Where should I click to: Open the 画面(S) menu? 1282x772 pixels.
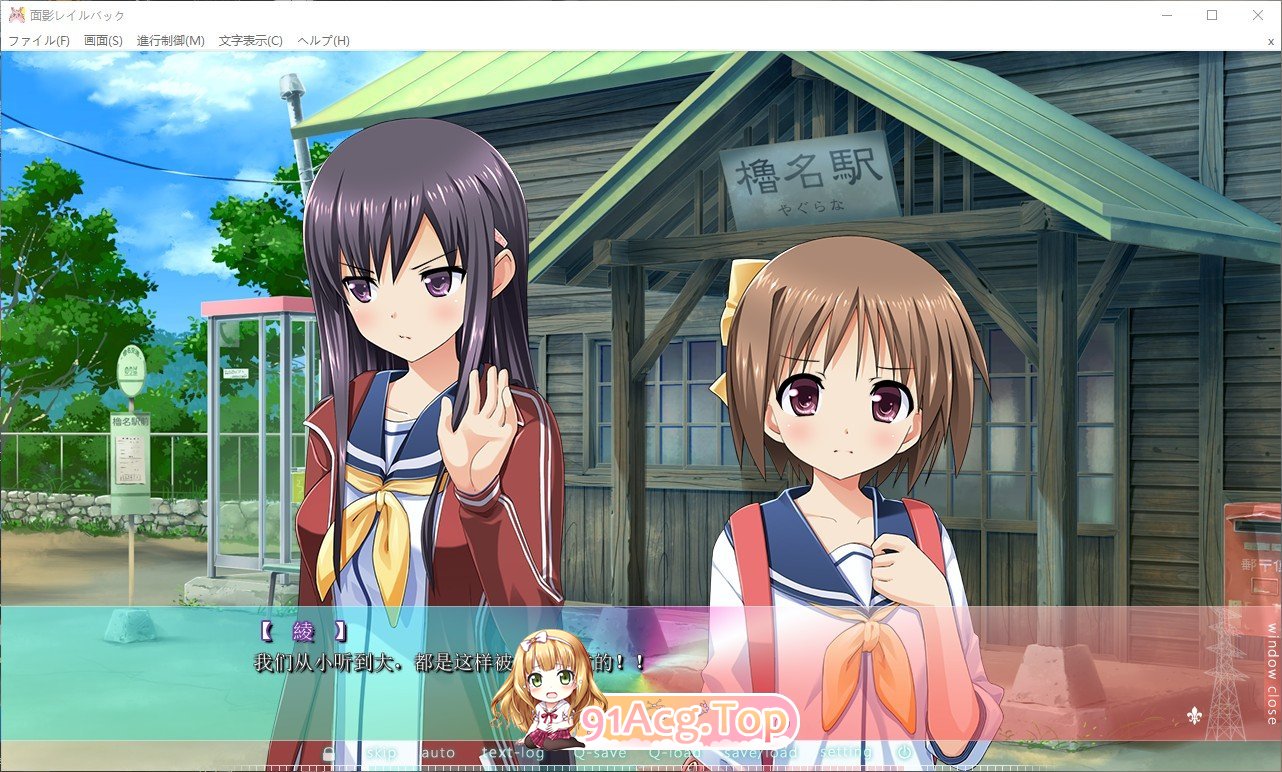[x=103, y=41]
